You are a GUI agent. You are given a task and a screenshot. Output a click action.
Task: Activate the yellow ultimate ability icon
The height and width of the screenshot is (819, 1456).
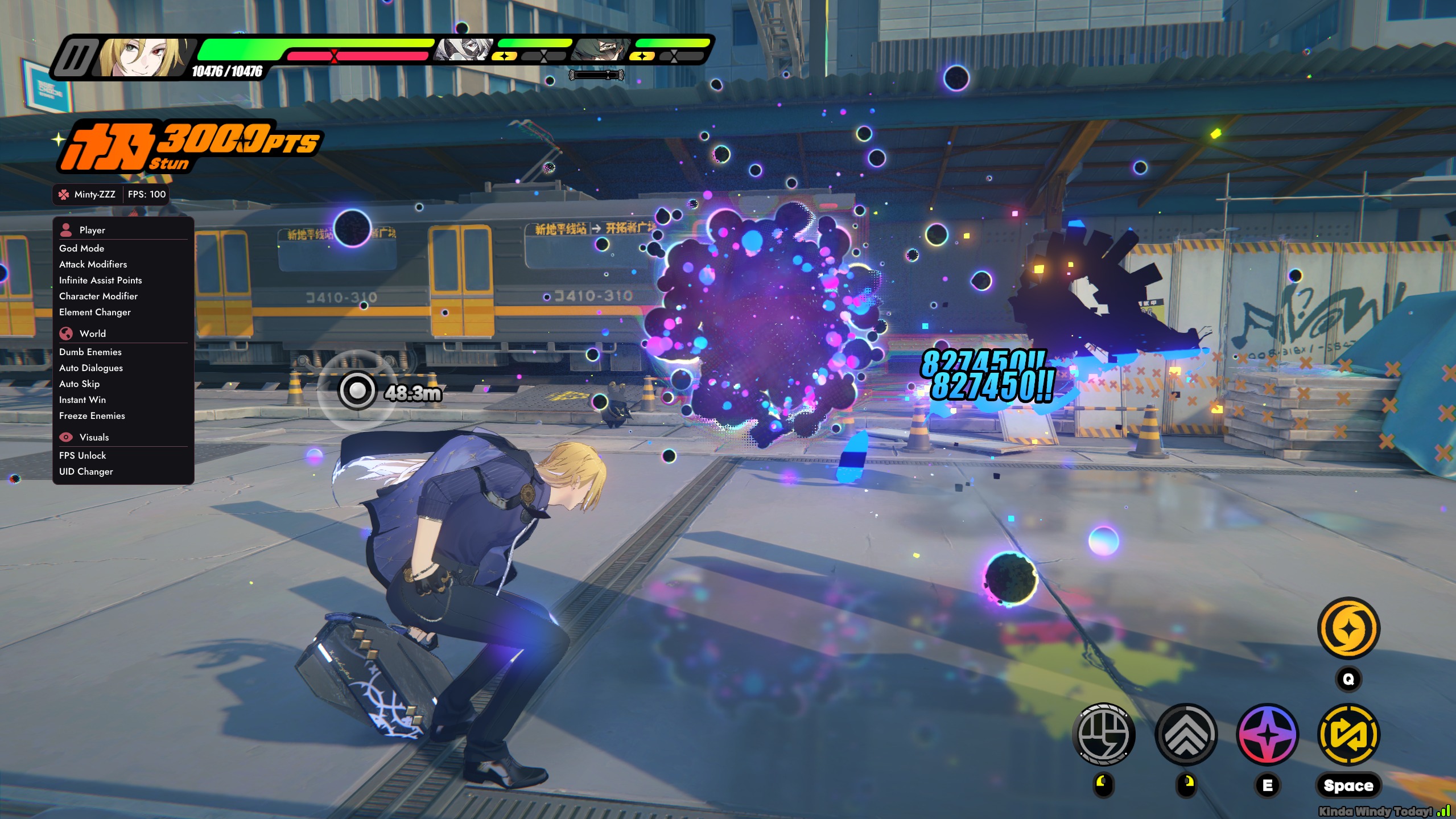[1348, 628]
